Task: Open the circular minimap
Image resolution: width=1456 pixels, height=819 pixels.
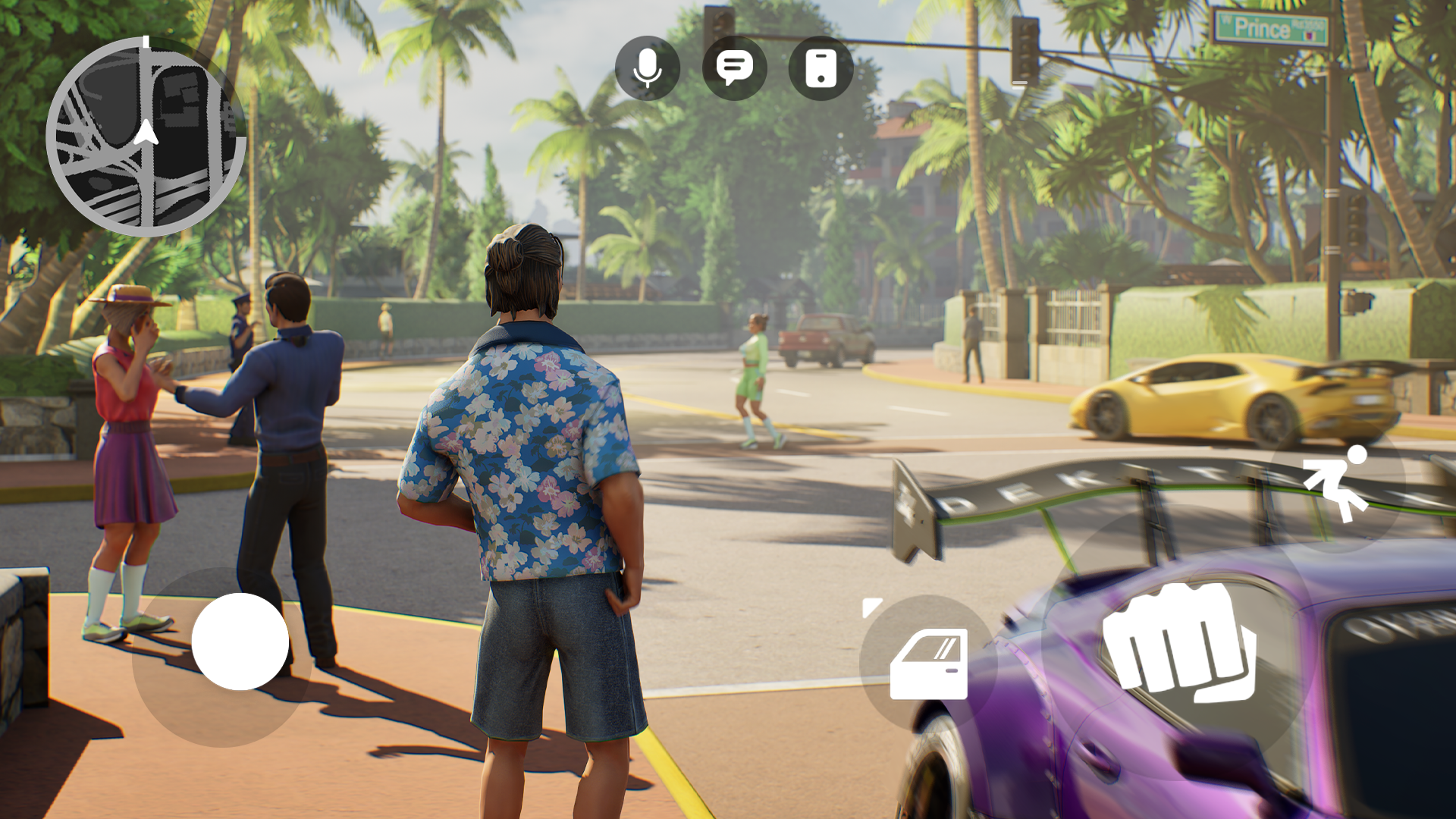Action: click(146, 137)
